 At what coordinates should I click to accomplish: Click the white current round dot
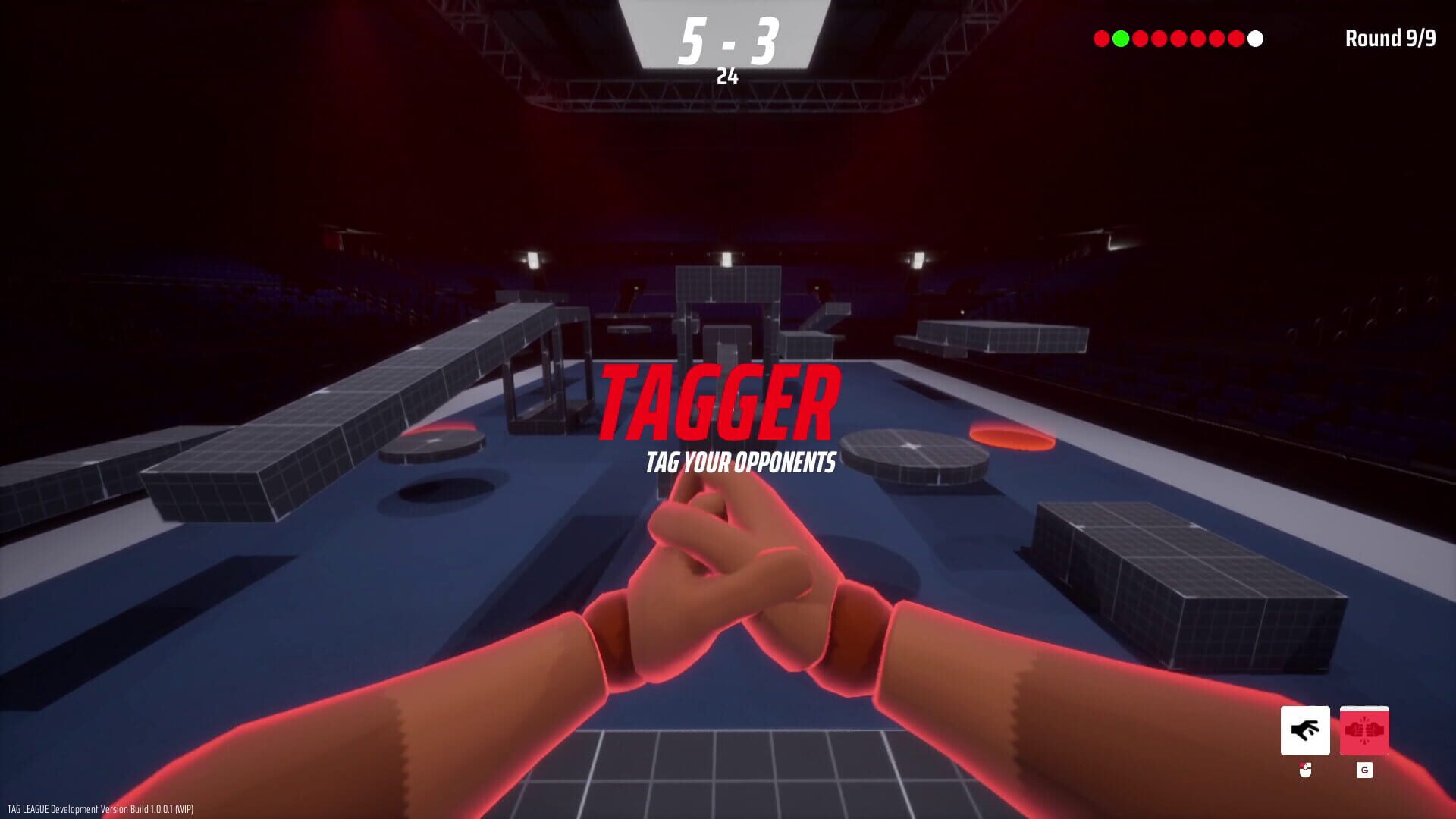(x=1255, y=38)
